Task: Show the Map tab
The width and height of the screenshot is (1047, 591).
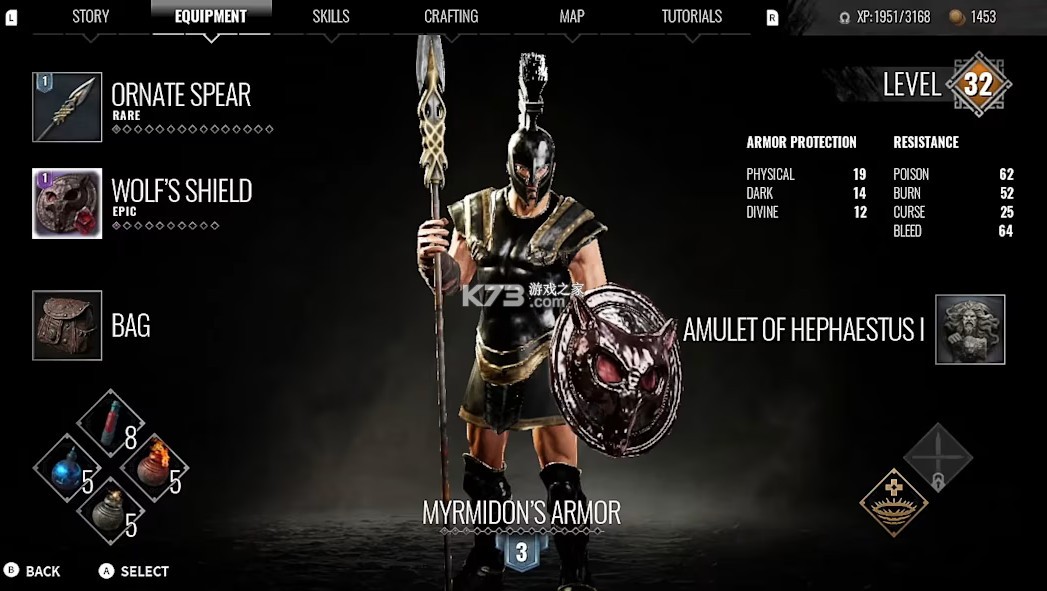Action: 572,16
